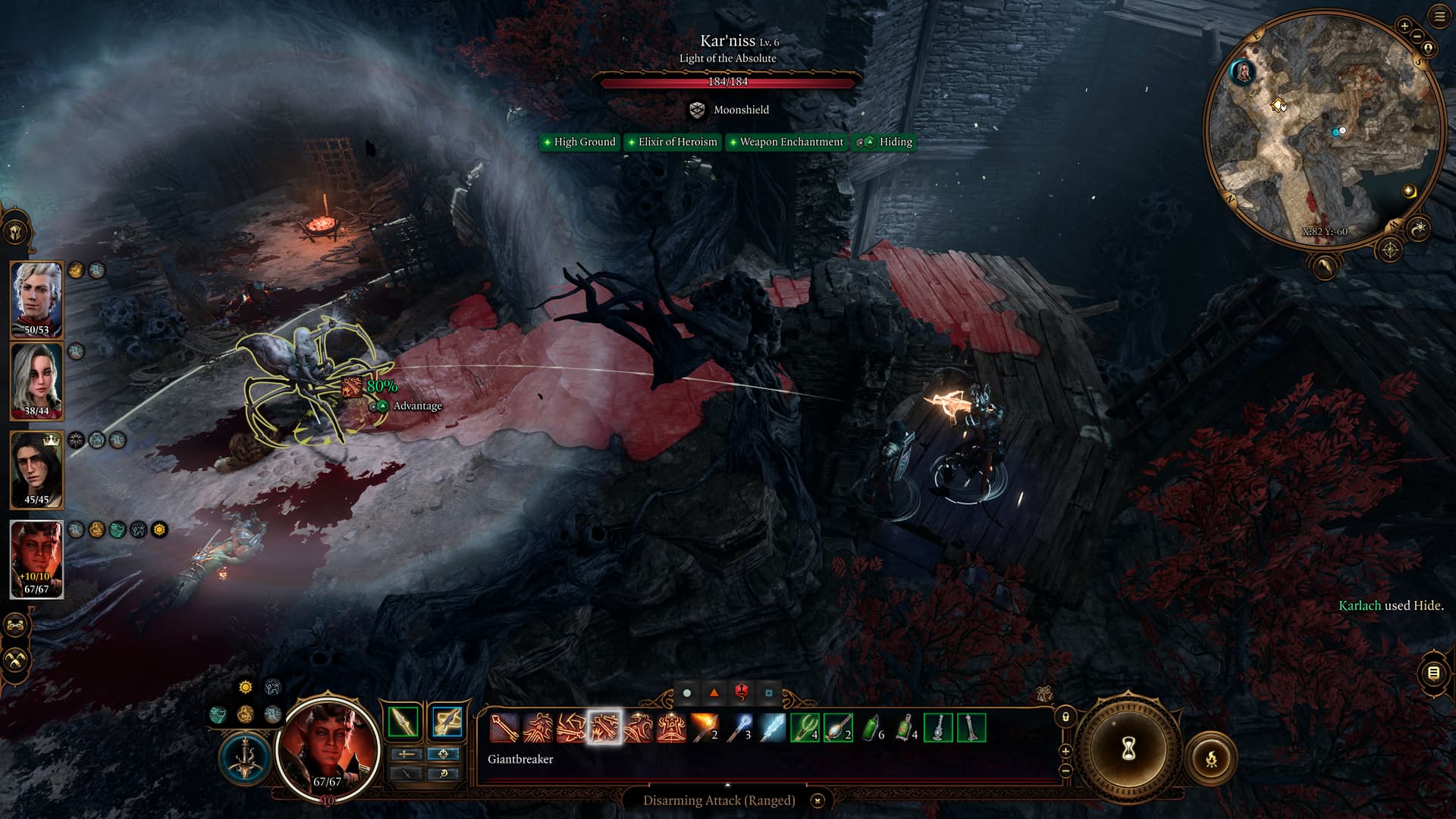The image size is (1456, 819).
Task: Zoom out on the minimap
Action: click(1417, 36)
